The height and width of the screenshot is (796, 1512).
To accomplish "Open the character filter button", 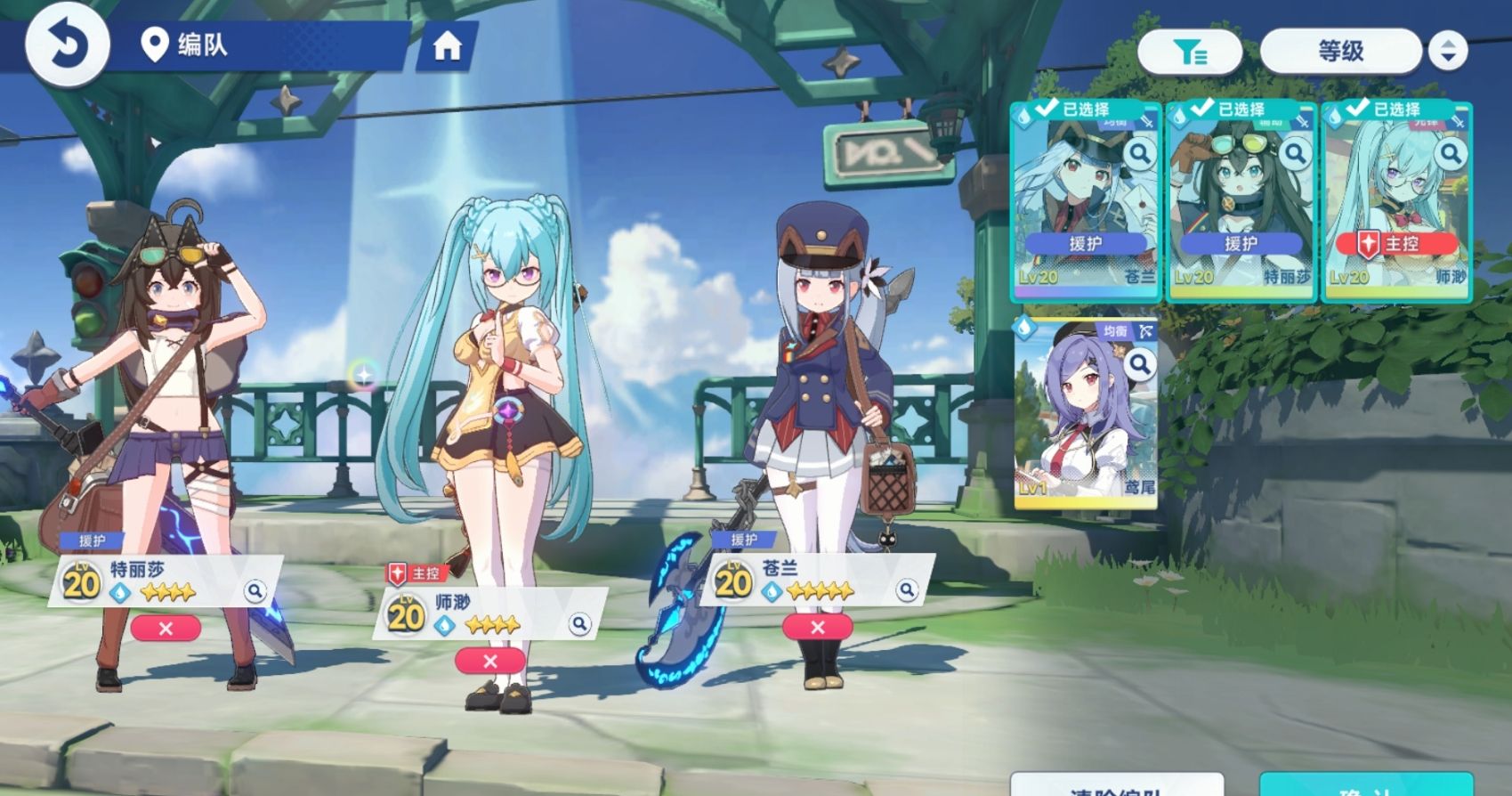I will point(1189,52).
